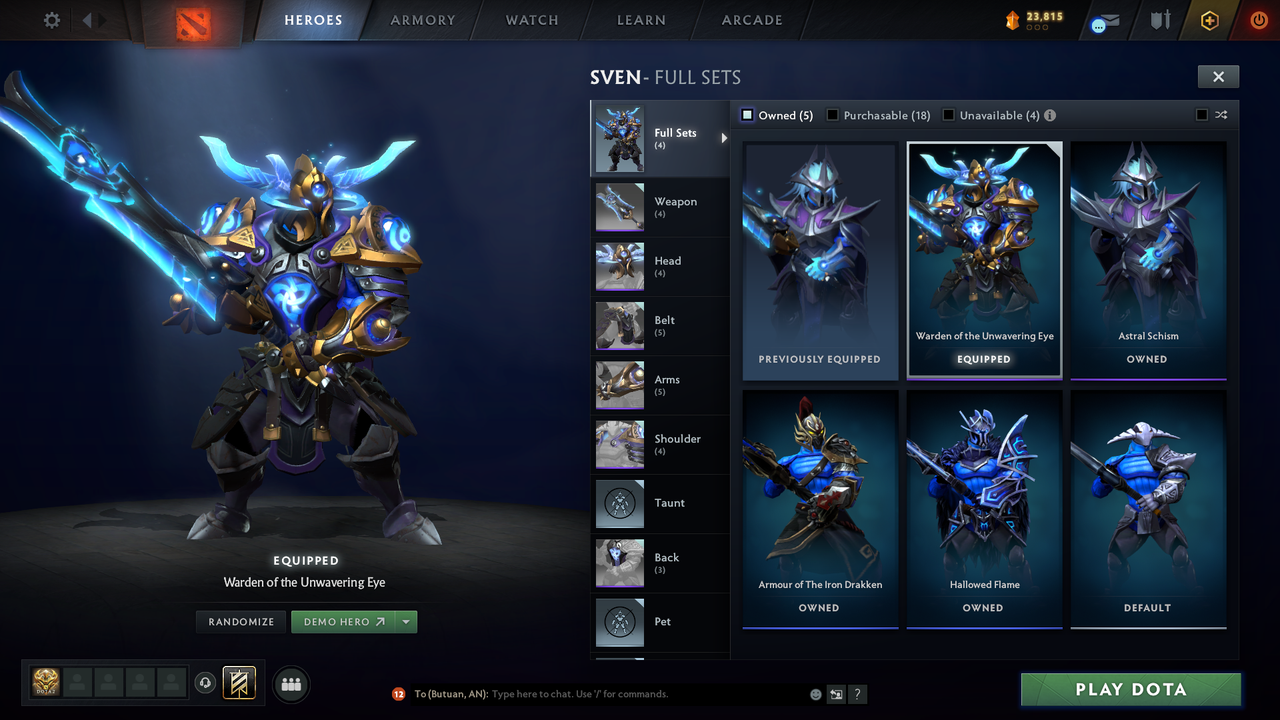Click the PLAY DOTA button

click(x=1129, y=689)
